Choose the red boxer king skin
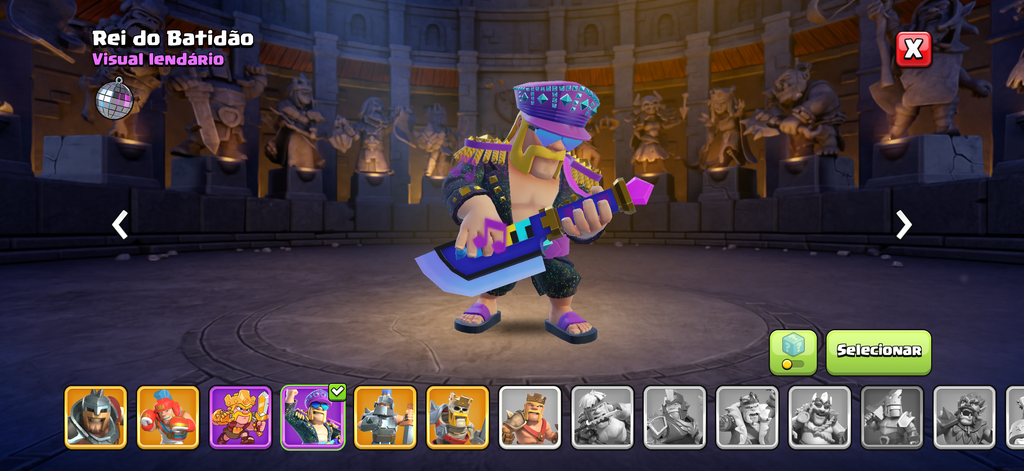Screen dimensions: 1024x471 168,417
